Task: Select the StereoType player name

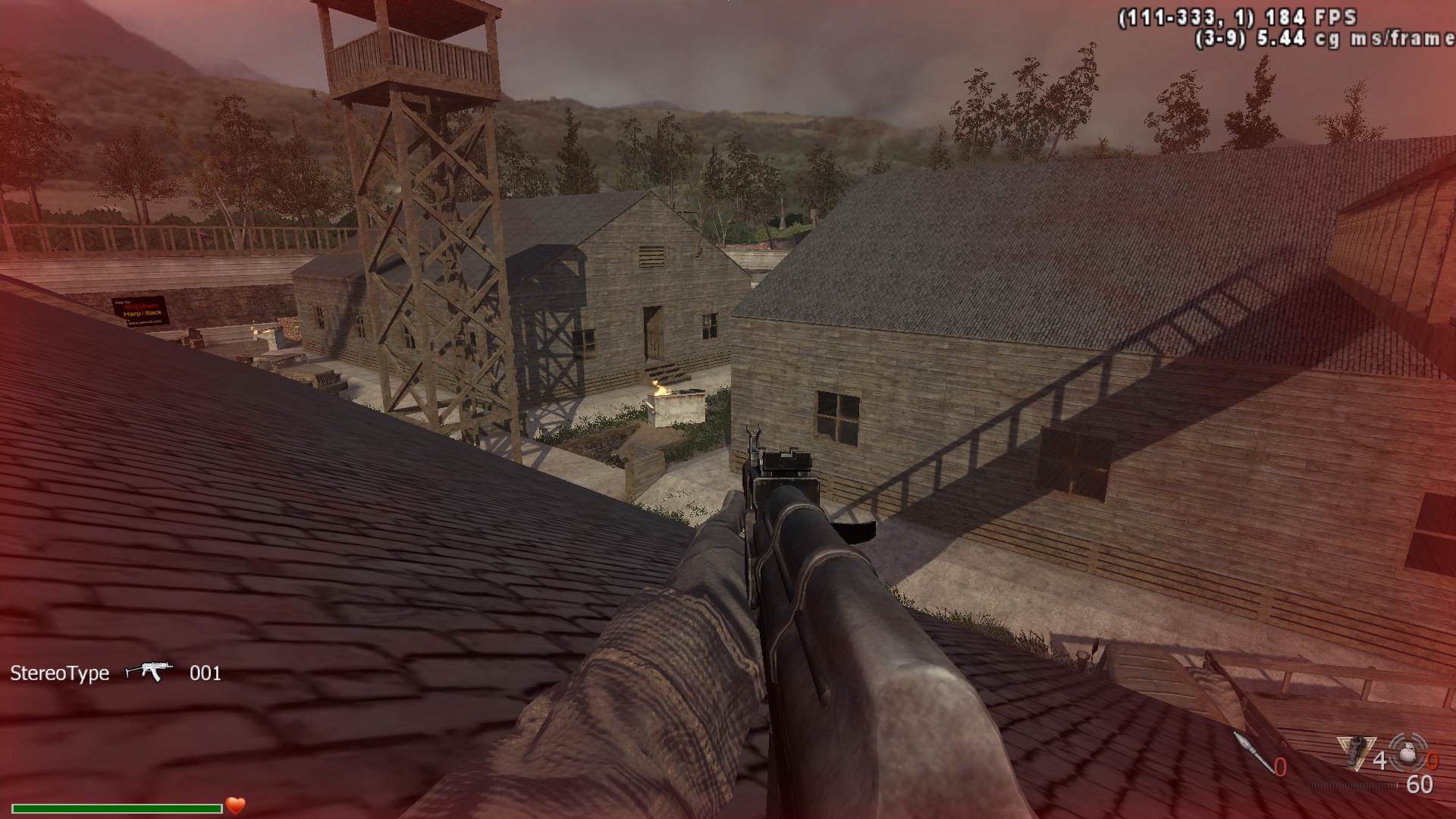Action: click(x=60, y=673)
